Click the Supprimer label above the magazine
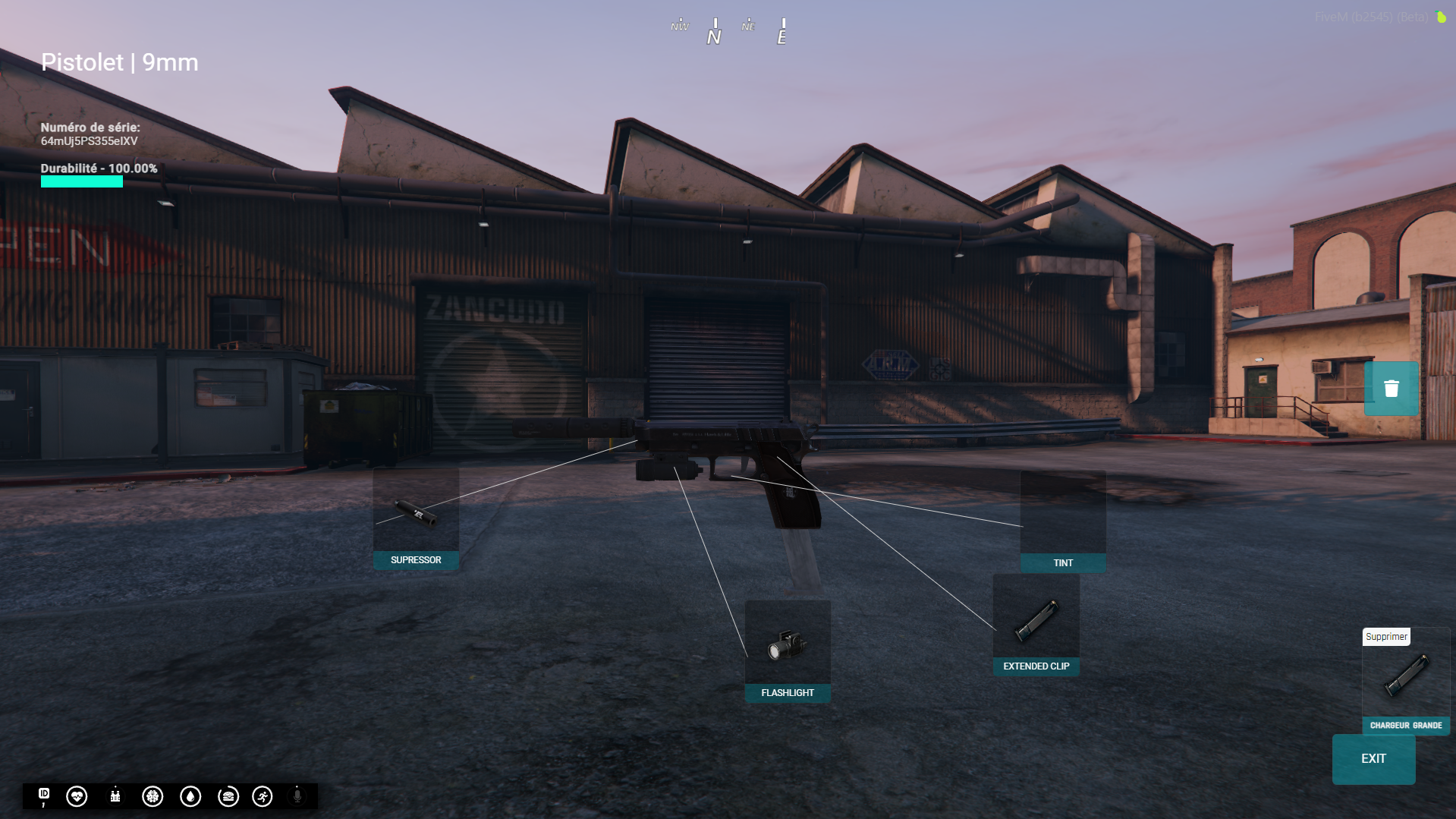The image size is (1456, 819). click(x=1386, y=637)
